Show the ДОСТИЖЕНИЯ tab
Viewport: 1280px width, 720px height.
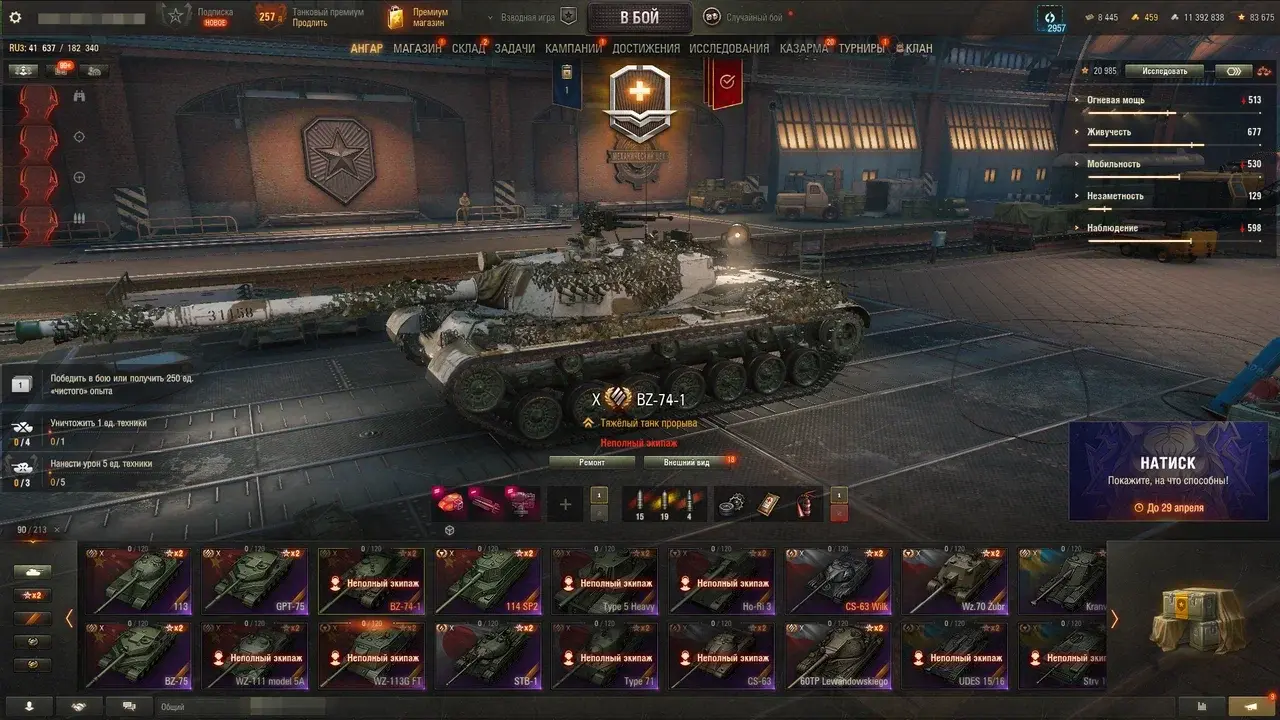[645, 48]
